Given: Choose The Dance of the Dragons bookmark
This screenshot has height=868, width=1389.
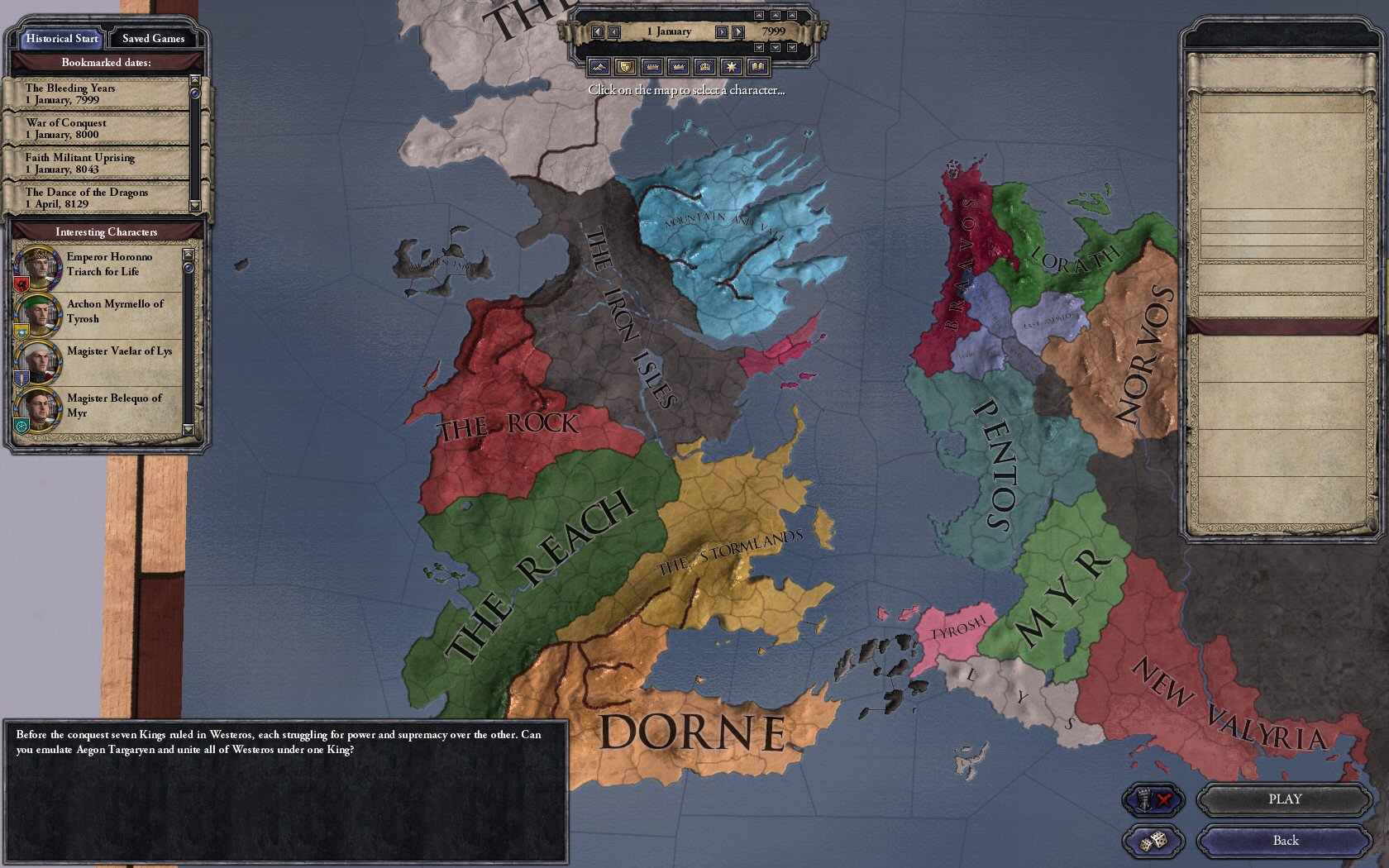Looking at the screenshot, I should click(98, 198).
